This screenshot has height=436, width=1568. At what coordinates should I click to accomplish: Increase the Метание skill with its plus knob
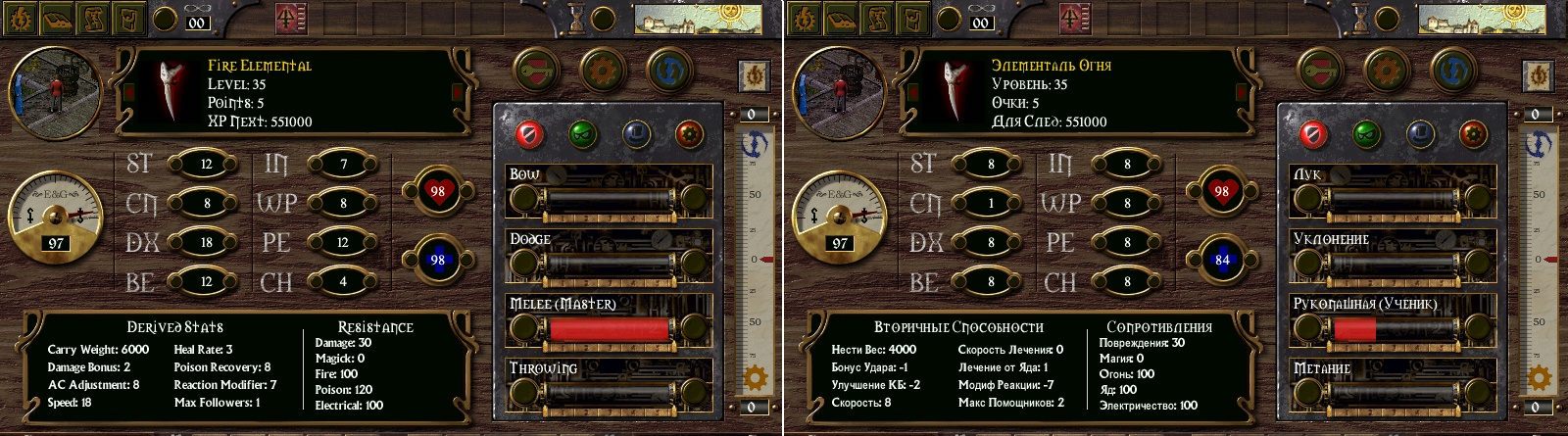tap(1478, 394)
